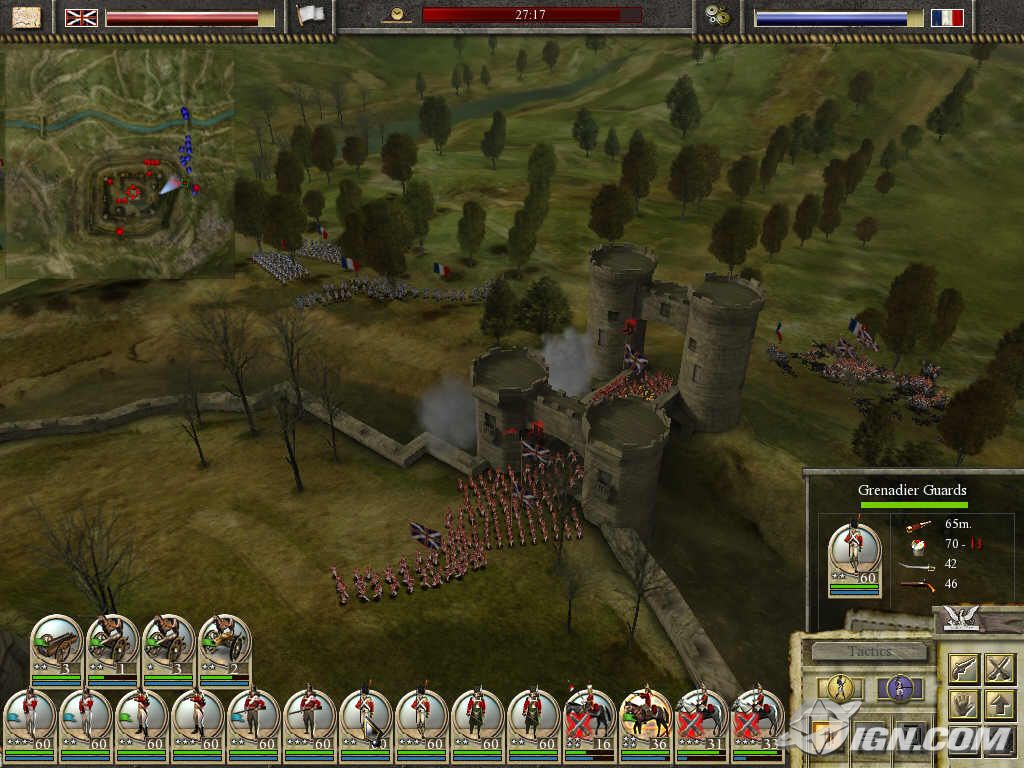Select the cavalry unit with 31 men
Image resolution: width=1024 pixels, height=768 pixels.
point(701,718)
